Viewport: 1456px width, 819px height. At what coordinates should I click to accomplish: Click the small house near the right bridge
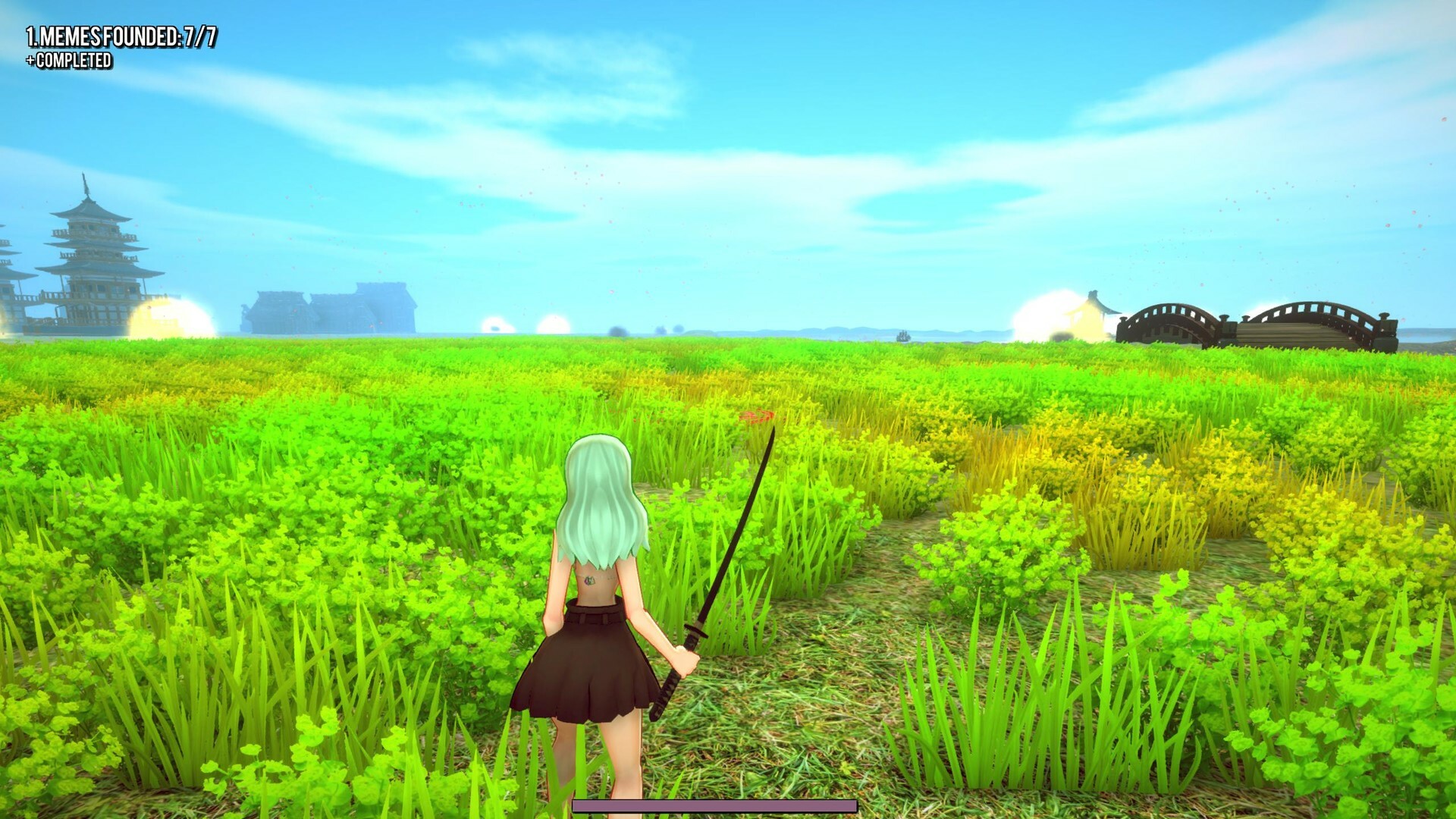tap(1092, 307)
